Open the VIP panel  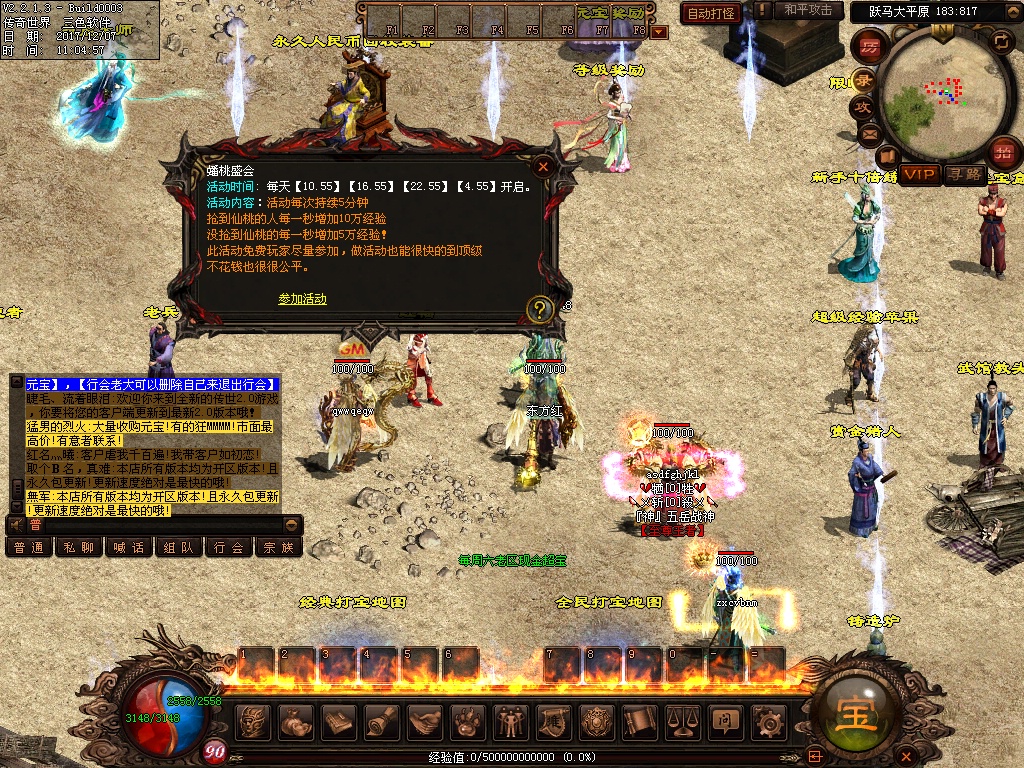point(920,174)
